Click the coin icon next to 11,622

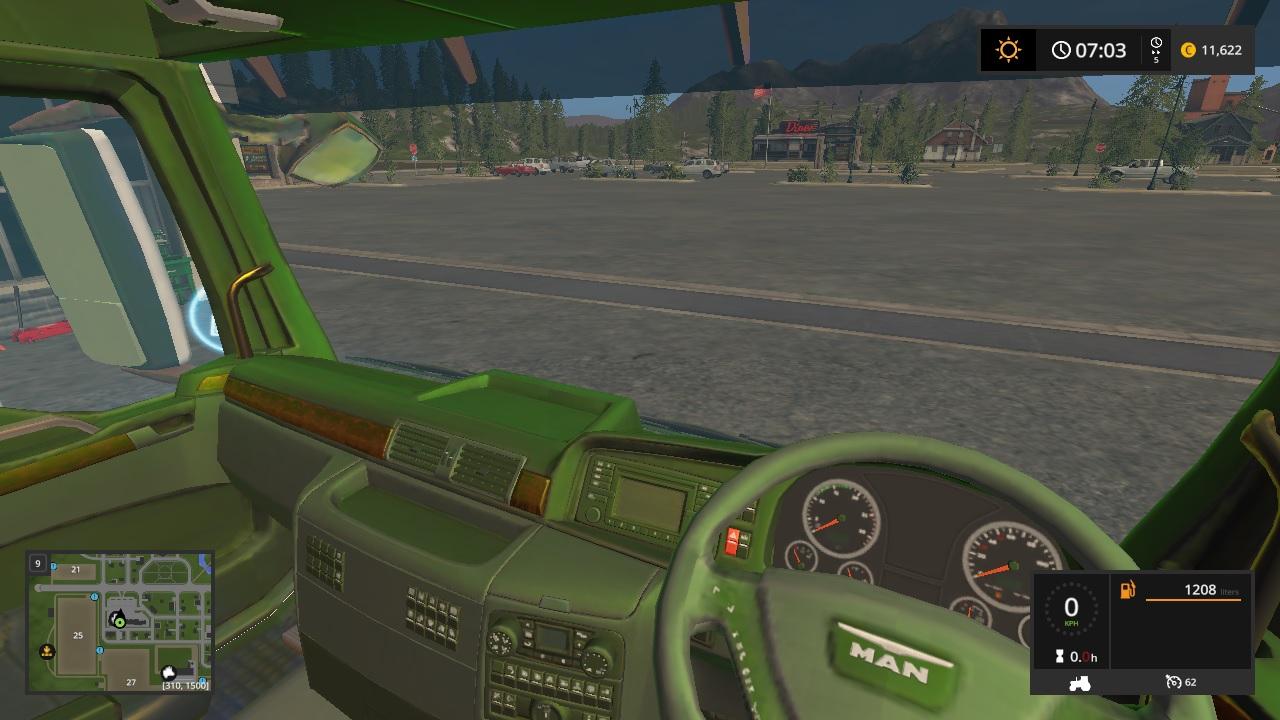pyautogui.click(x=1188, y=49)
